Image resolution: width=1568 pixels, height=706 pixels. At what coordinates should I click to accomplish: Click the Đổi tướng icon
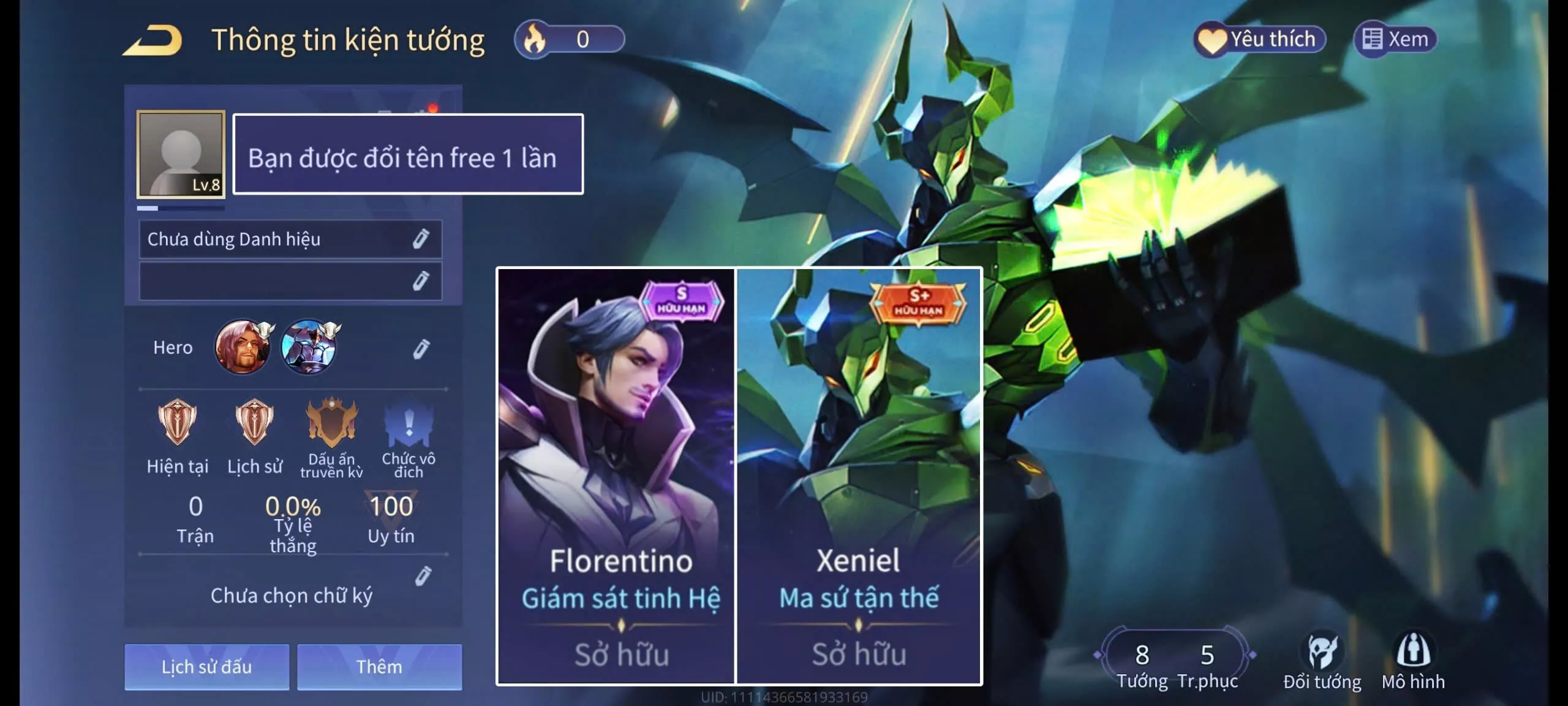point(1322,659)
